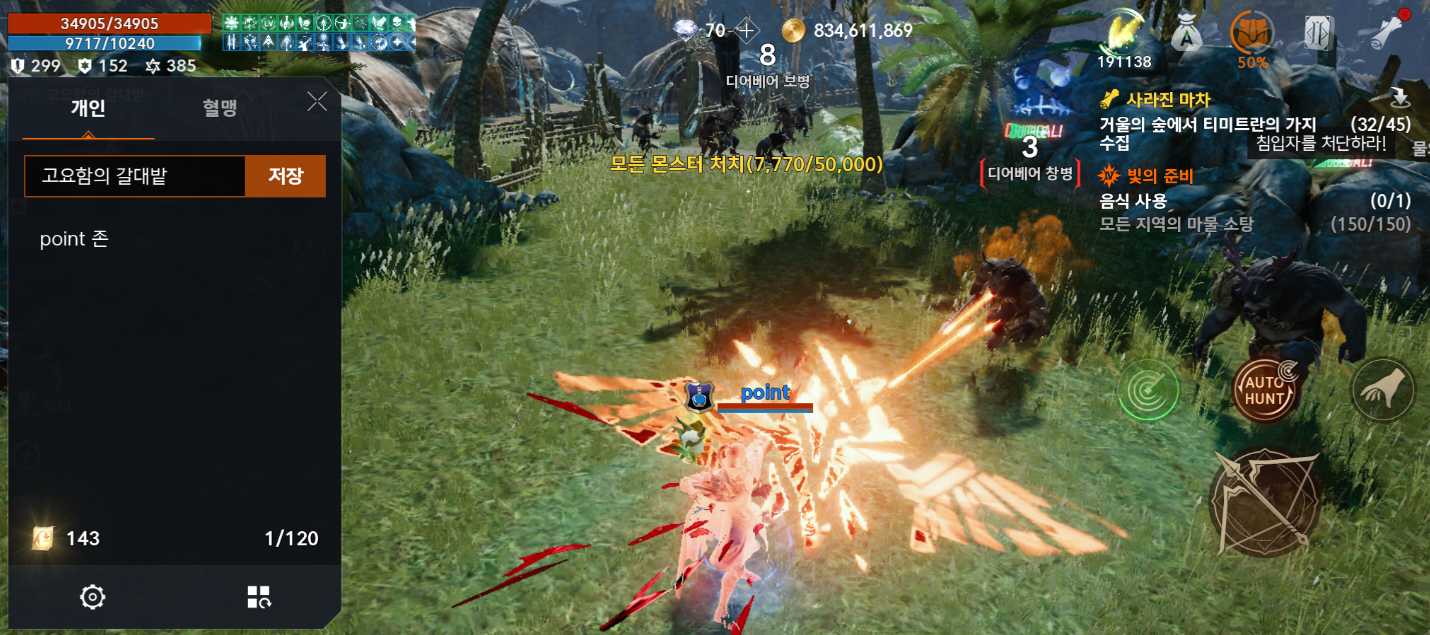Click the 저장 save button
Viewport: 1430px width, 635px height.
coord(285,176)
